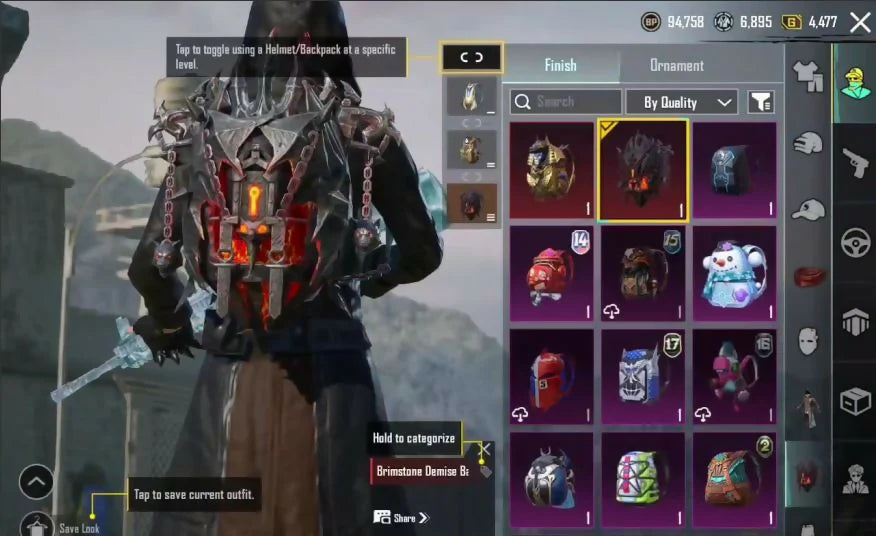Click the Search input field
The image size is (876, 536).
tap(566, 102)
